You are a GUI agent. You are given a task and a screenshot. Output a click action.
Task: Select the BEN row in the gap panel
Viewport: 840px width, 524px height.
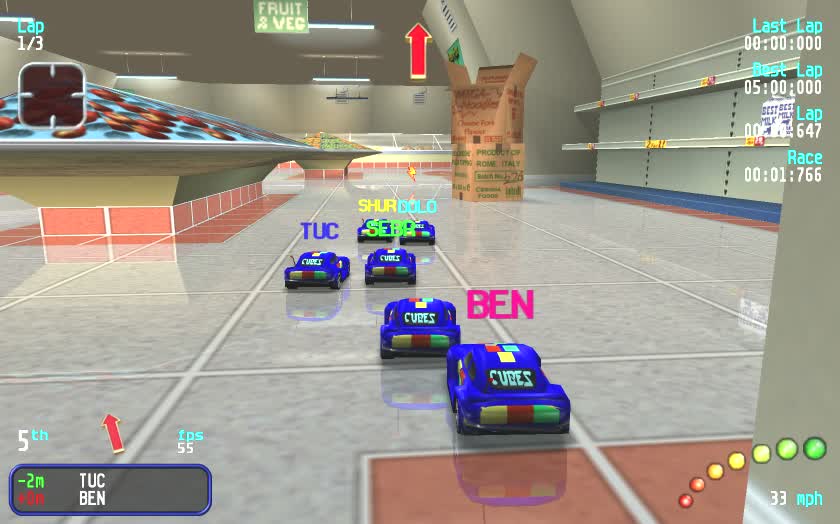tap(110, 498)
